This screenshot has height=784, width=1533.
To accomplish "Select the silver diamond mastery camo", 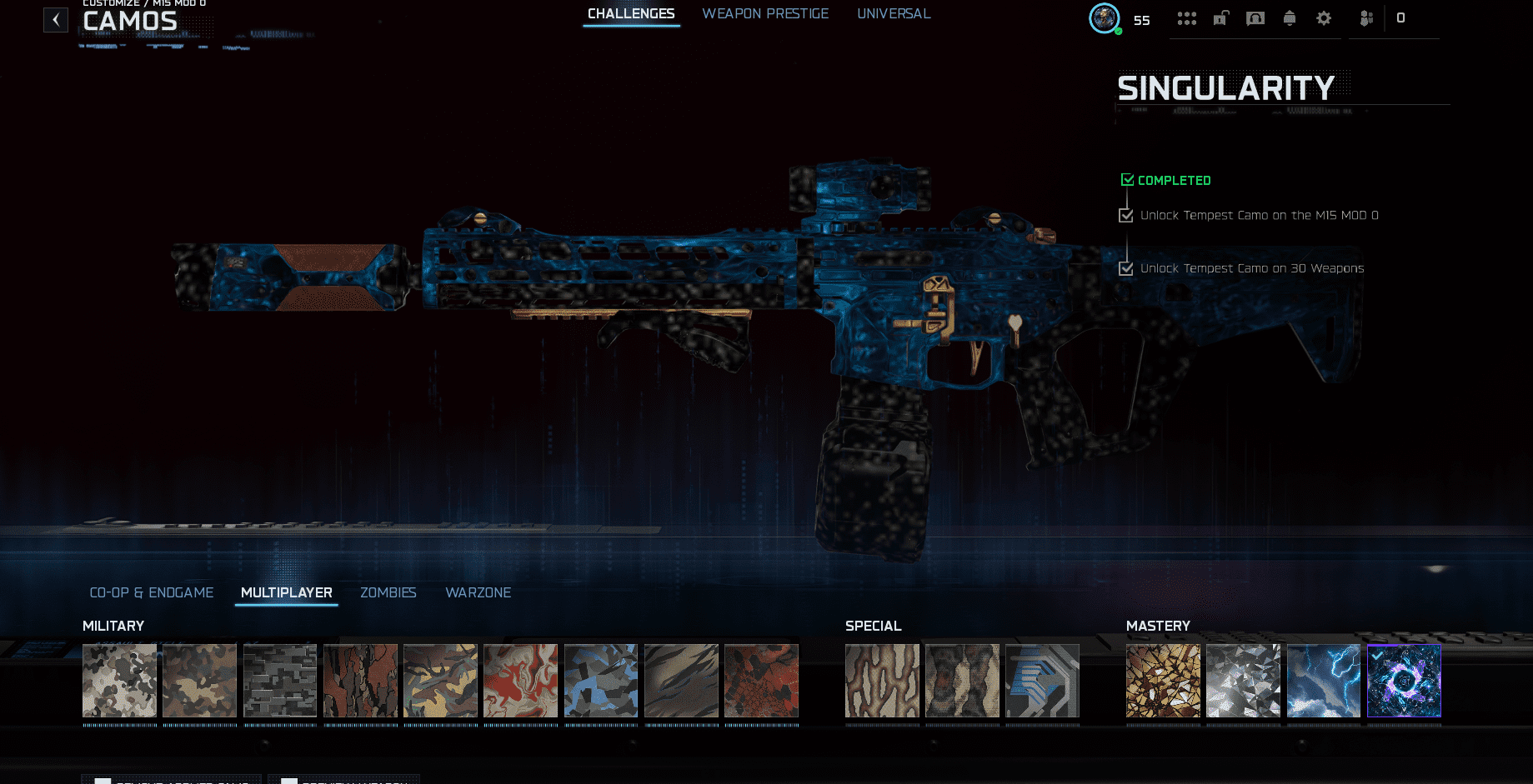I will [x=1243, y=681].
